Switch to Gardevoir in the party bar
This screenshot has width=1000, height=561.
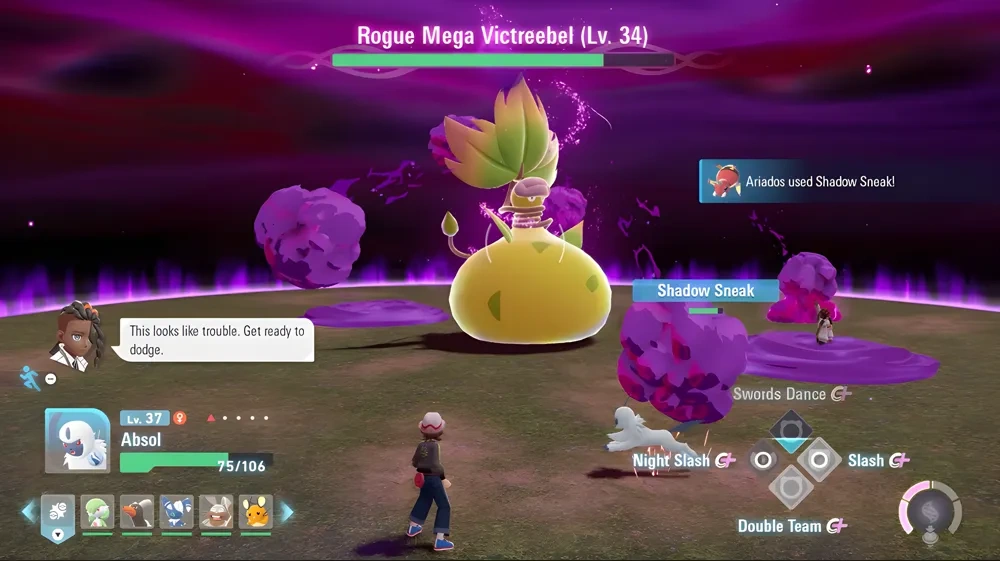97,512
